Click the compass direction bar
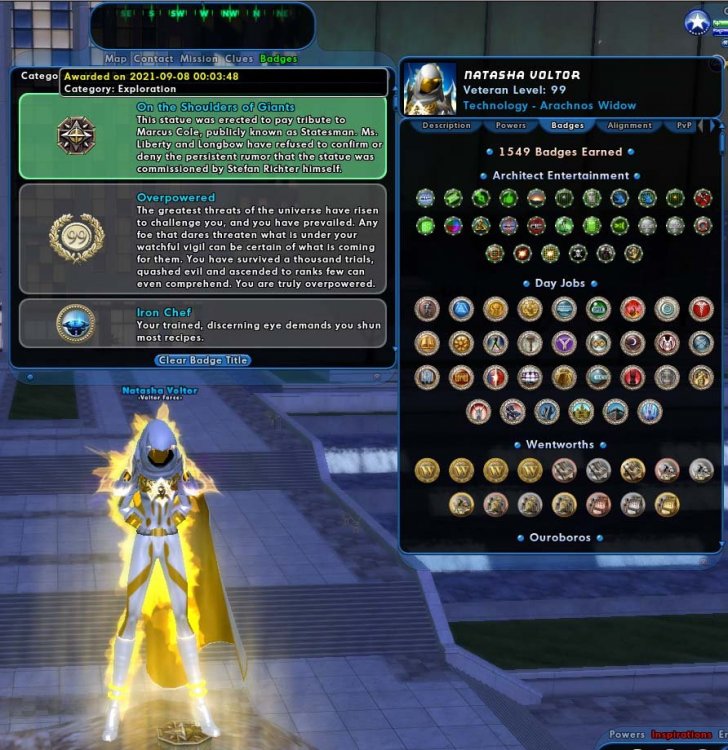Viewport: 728px width, 750px height. tap(200, 15)
